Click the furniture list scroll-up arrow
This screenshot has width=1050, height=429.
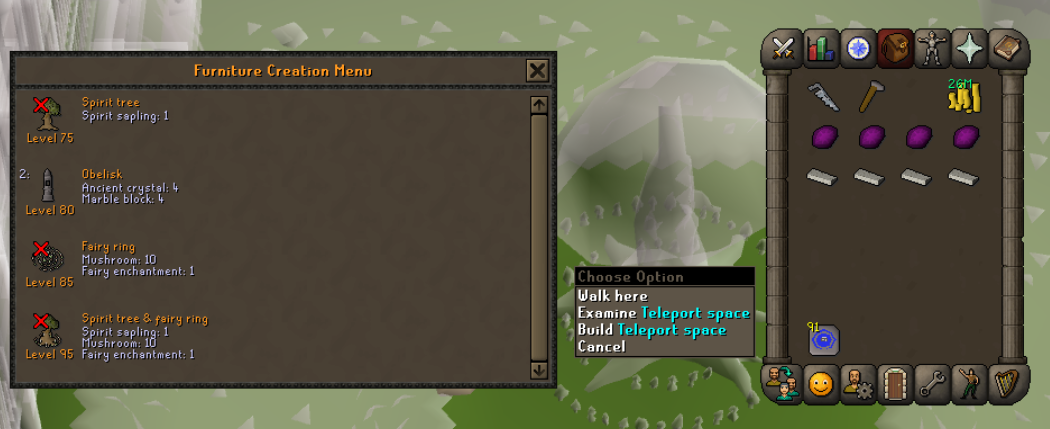point(539,104)
